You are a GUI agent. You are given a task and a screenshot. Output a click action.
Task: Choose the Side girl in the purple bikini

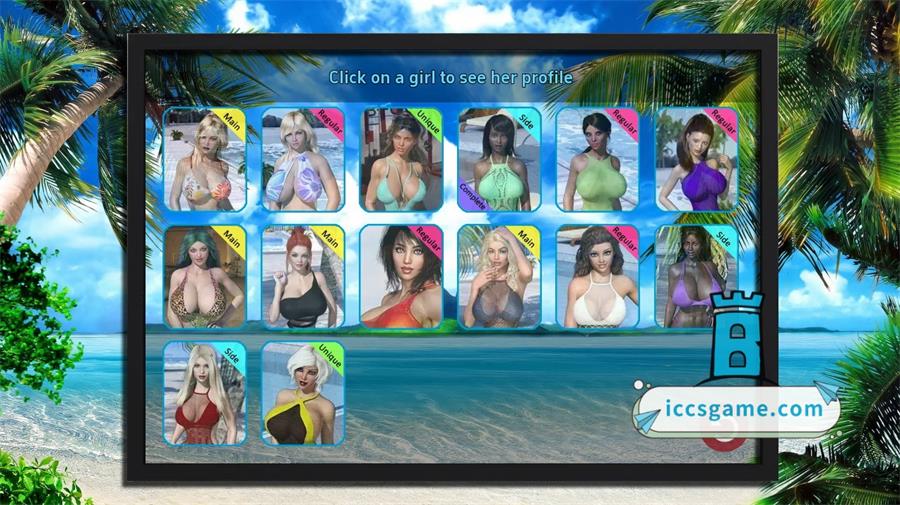point(696,277)
